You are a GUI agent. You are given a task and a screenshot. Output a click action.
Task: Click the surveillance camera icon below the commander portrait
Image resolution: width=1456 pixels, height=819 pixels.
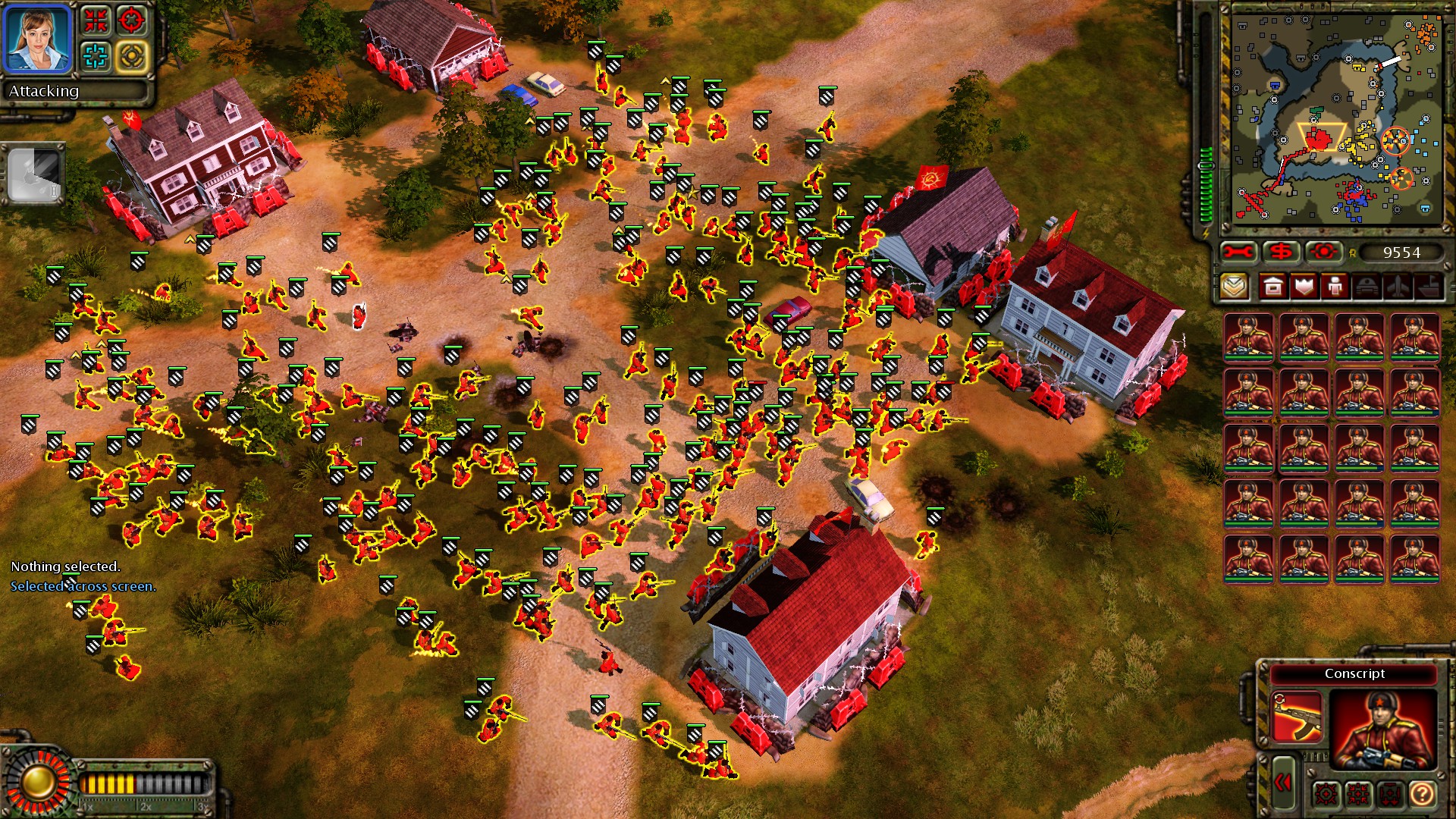point(34,173)
